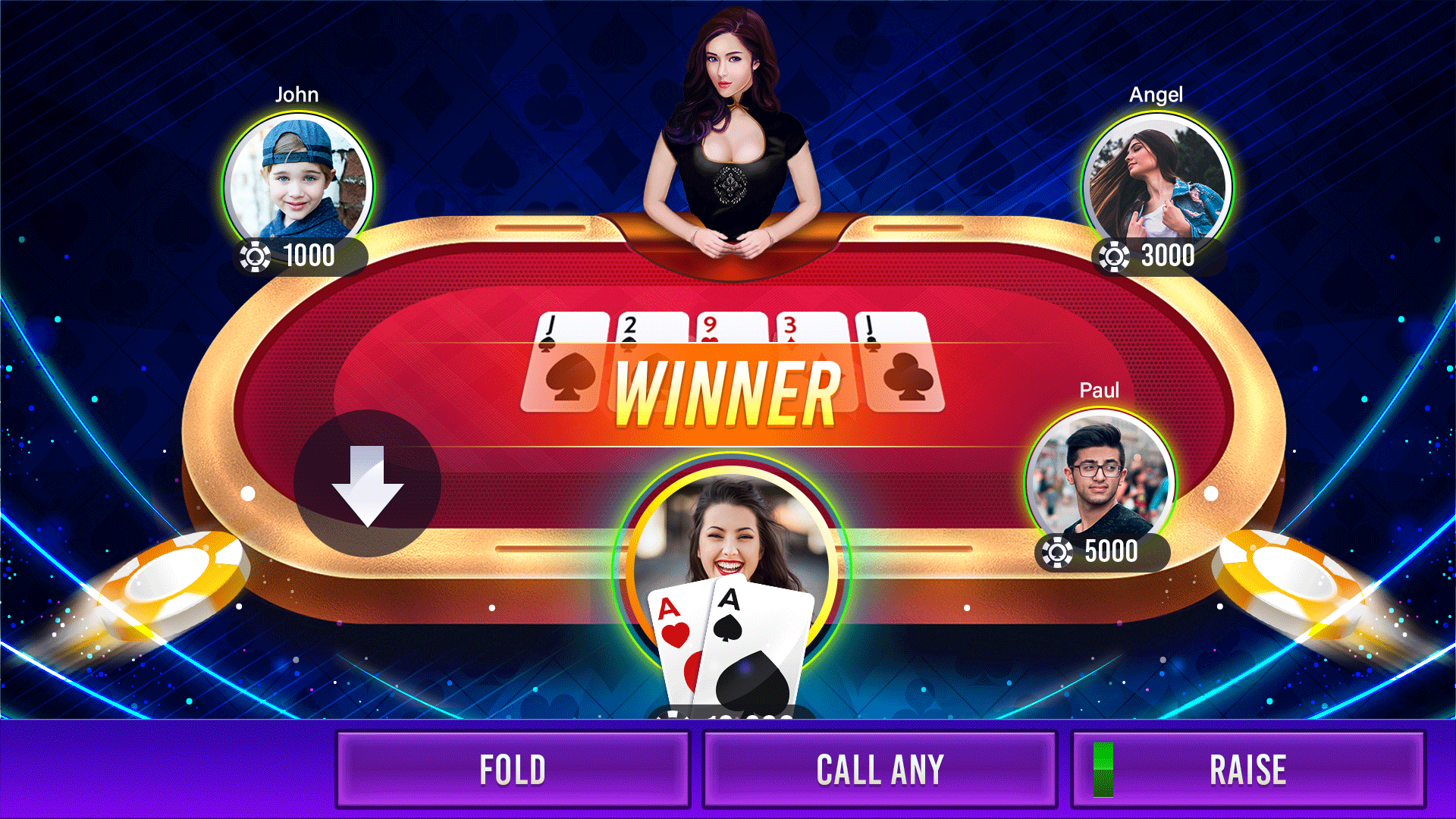Open Angel's player profile
The image size is (1456, 819).
(x=1156, y=182)
